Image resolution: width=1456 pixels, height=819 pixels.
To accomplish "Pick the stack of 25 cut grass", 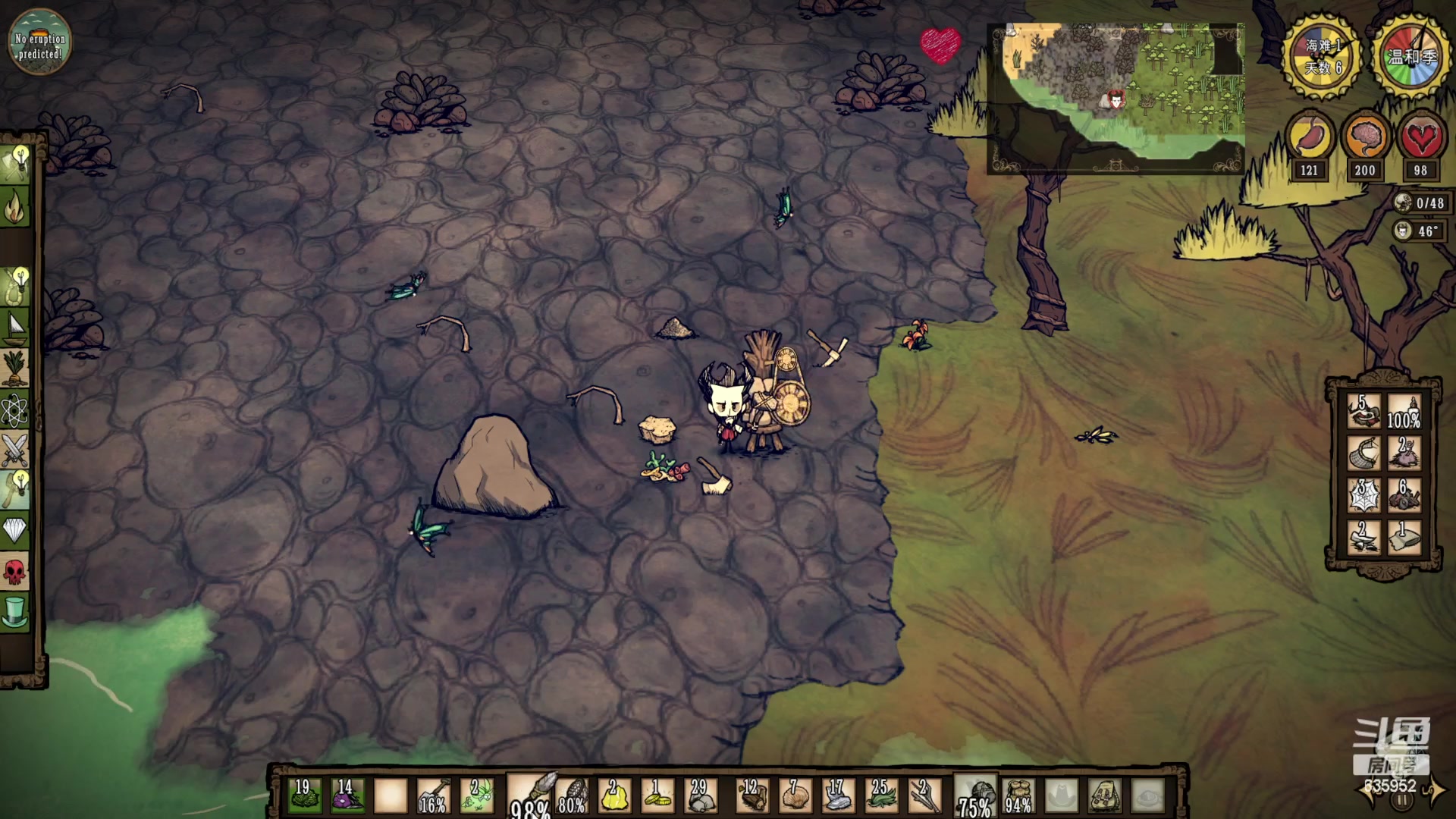I will point(880,796).
